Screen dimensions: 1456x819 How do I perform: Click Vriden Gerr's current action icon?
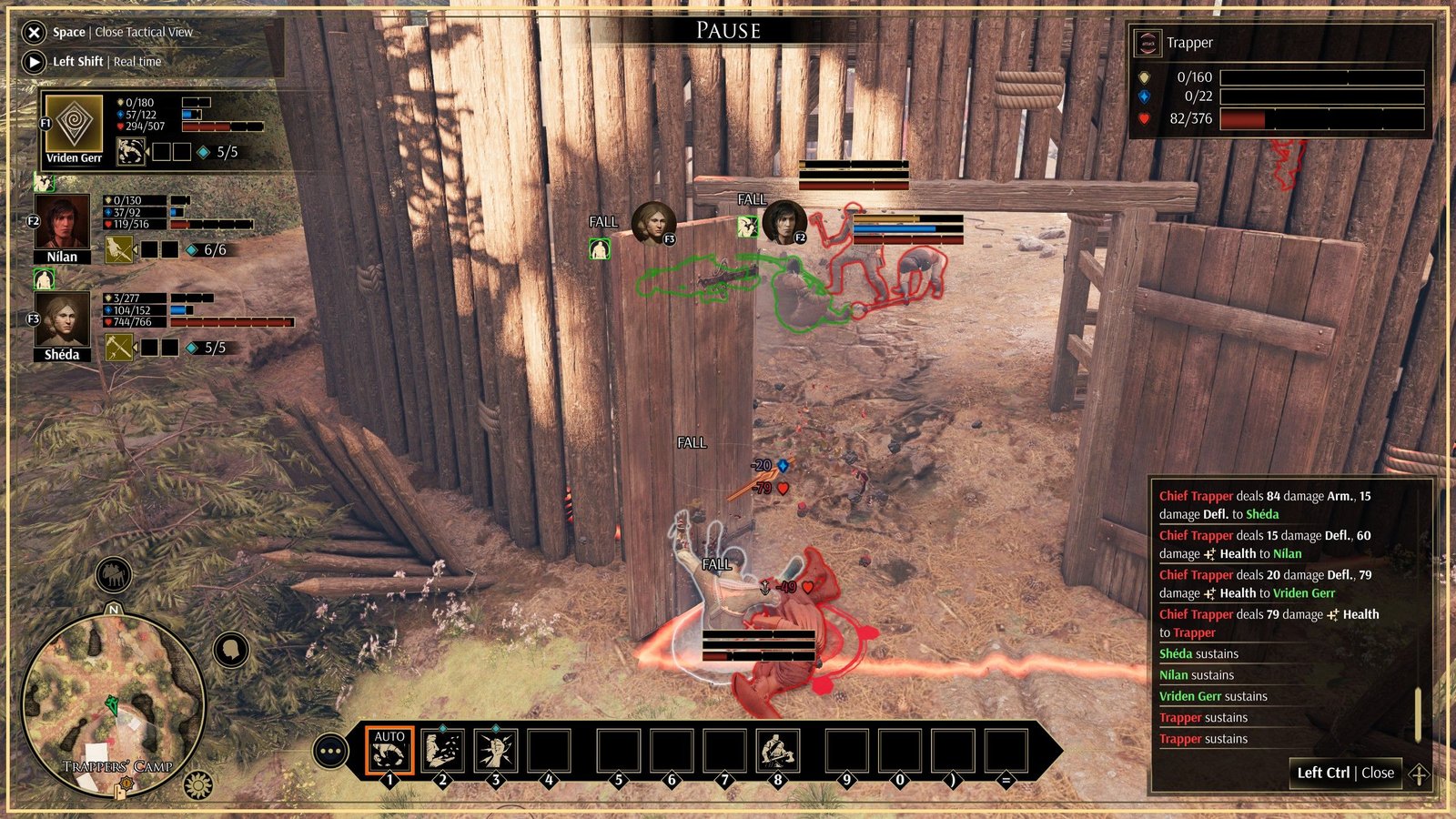pyautogui.click(x=131, y=152)
